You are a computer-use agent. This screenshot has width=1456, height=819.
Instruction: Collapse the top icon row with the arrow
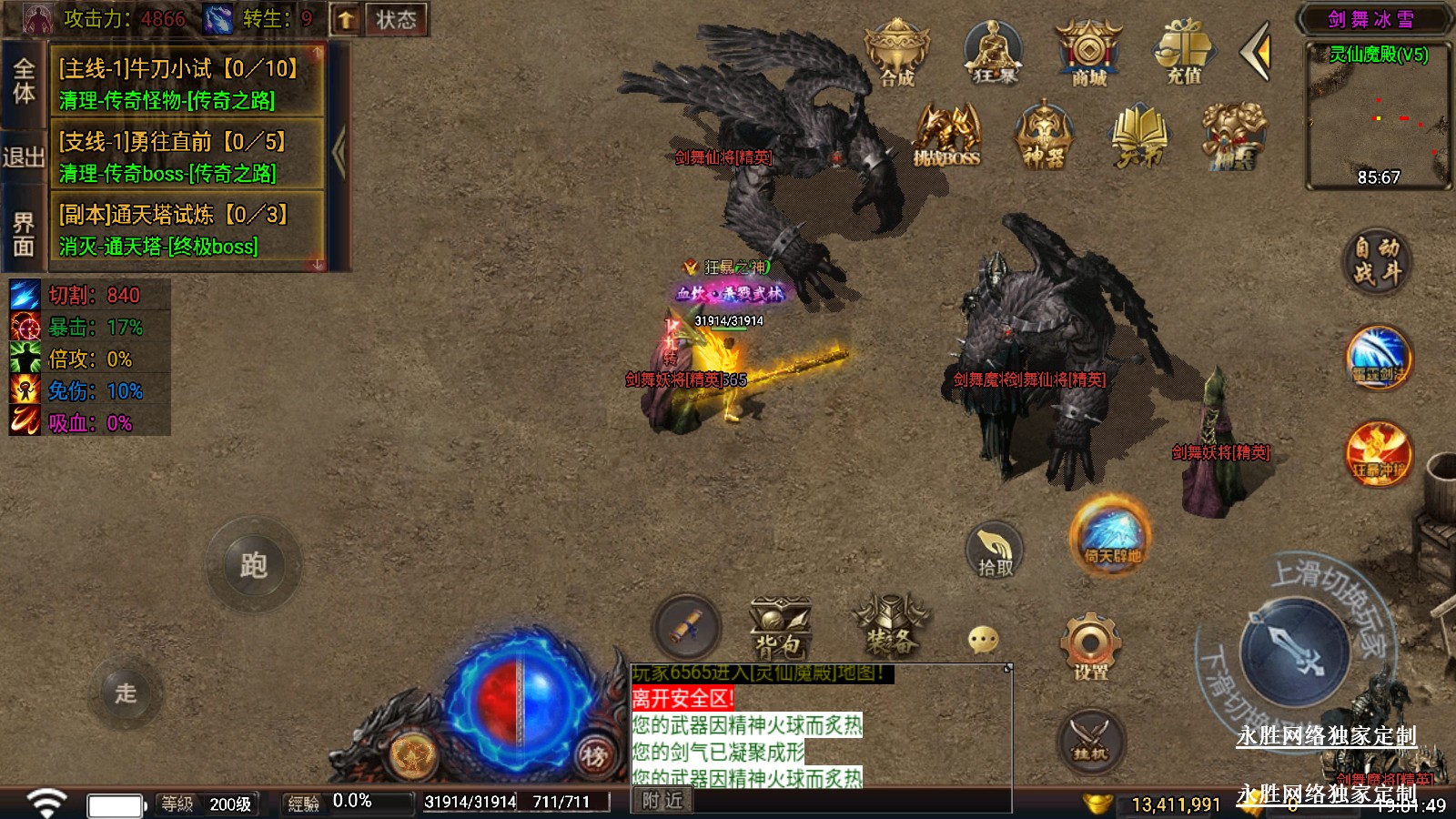click(1257, 53)
